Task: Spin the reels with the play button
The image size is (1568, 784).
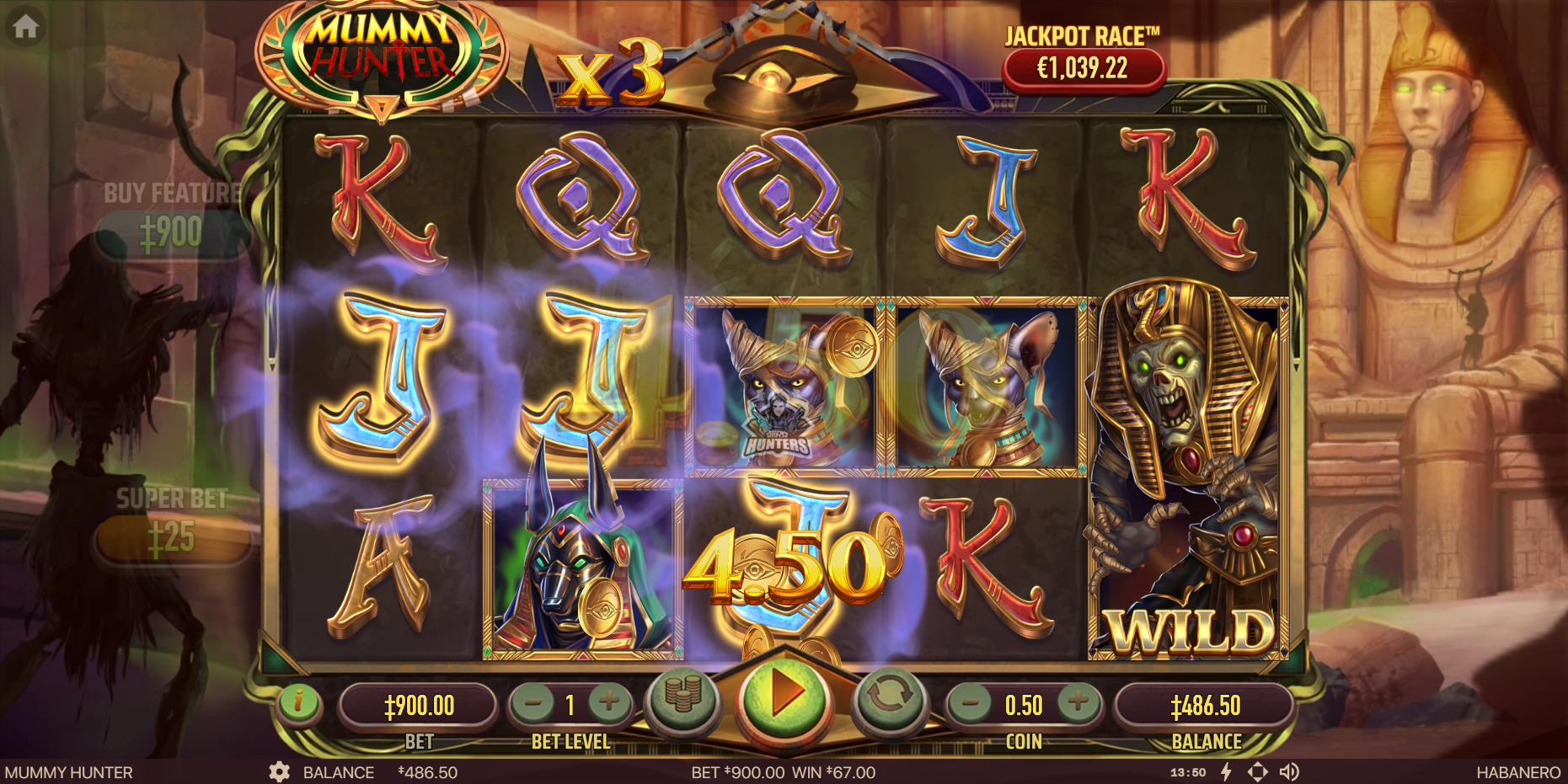Action: pyautogui.click(x=784, y=696)
